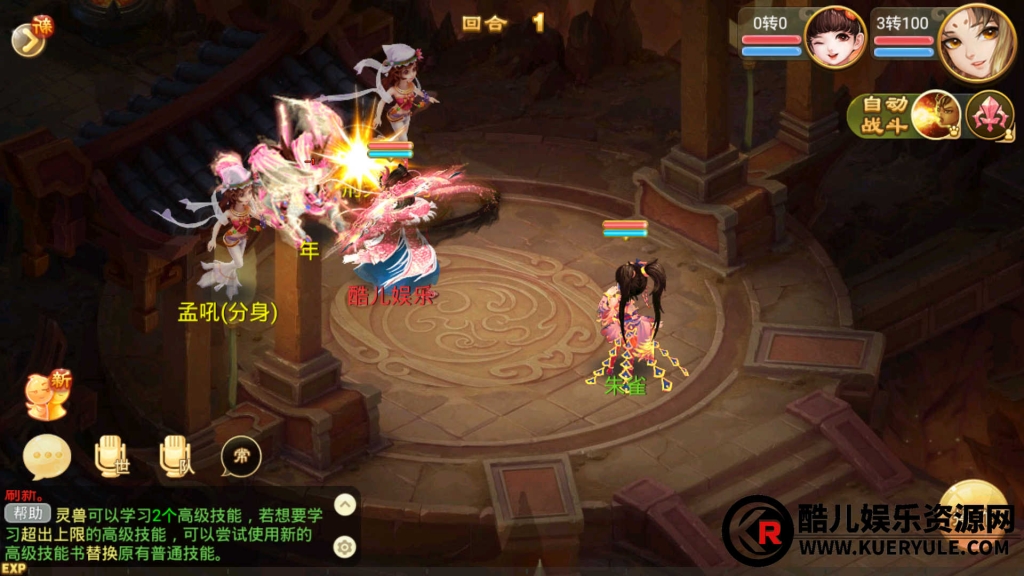The height and width of the screenshot is (576, 1024).
Task: Click the top-left arrow button marked 除
Action: click(28, 37)
